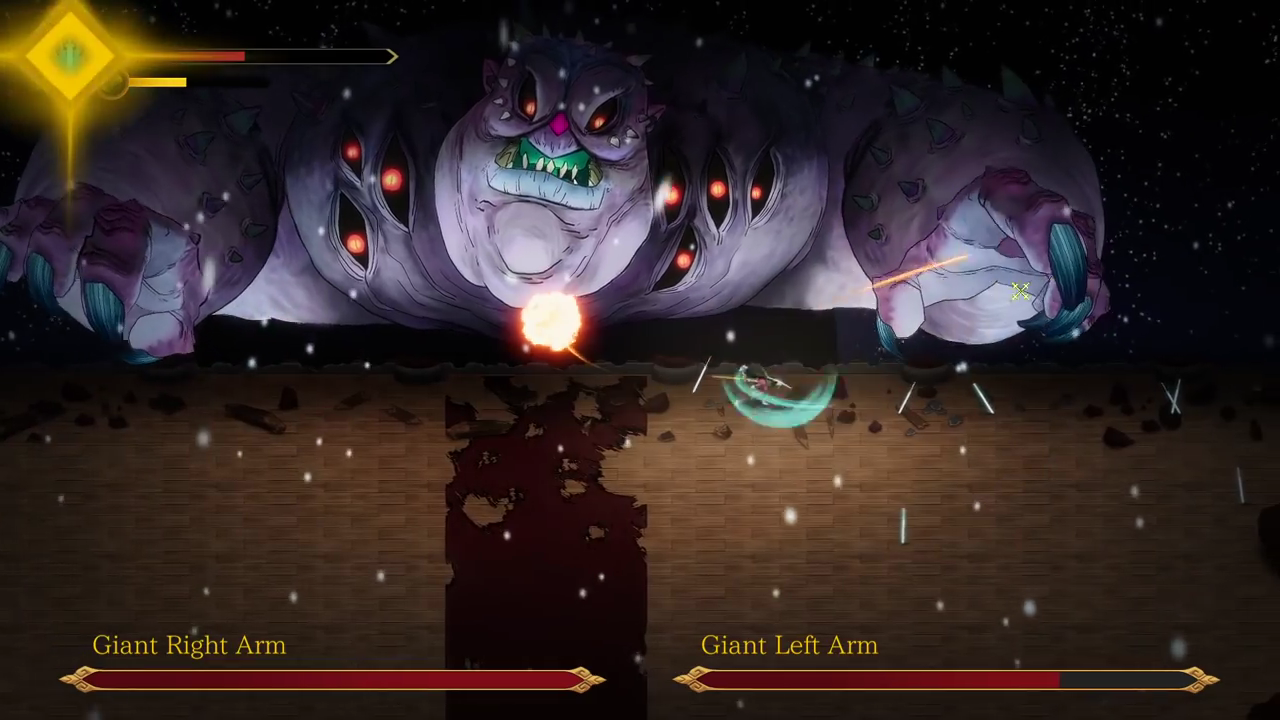Click the golden diamond player emblem
This screenshot has height=720, width=1280.
(x=69, y=56)
